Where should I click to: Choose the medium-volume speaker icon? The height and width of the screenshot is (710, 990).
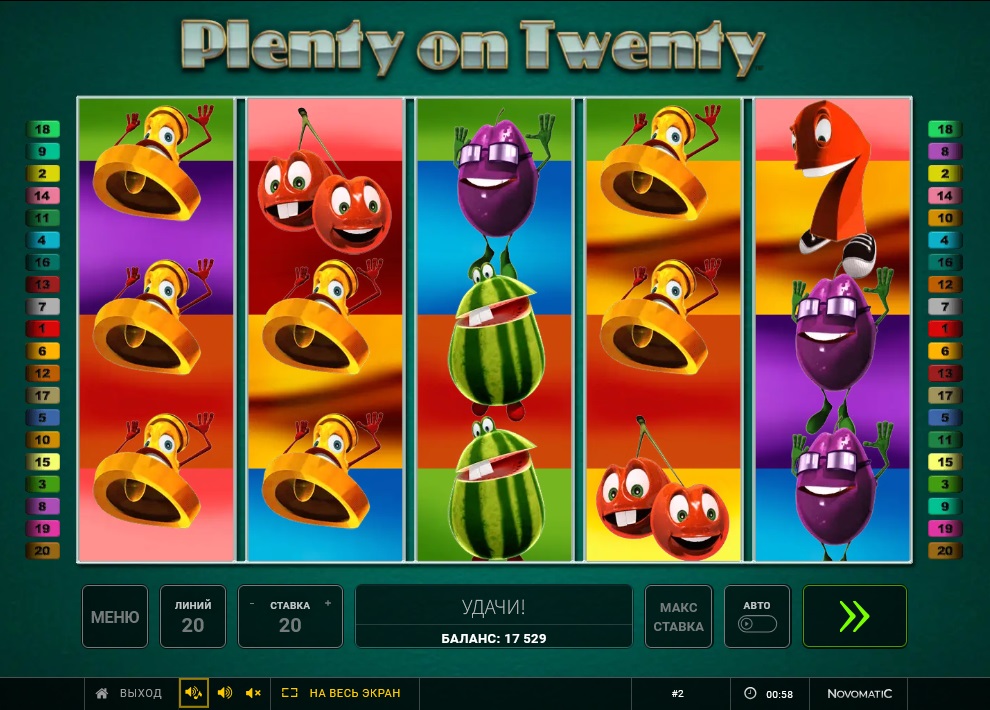225,693
